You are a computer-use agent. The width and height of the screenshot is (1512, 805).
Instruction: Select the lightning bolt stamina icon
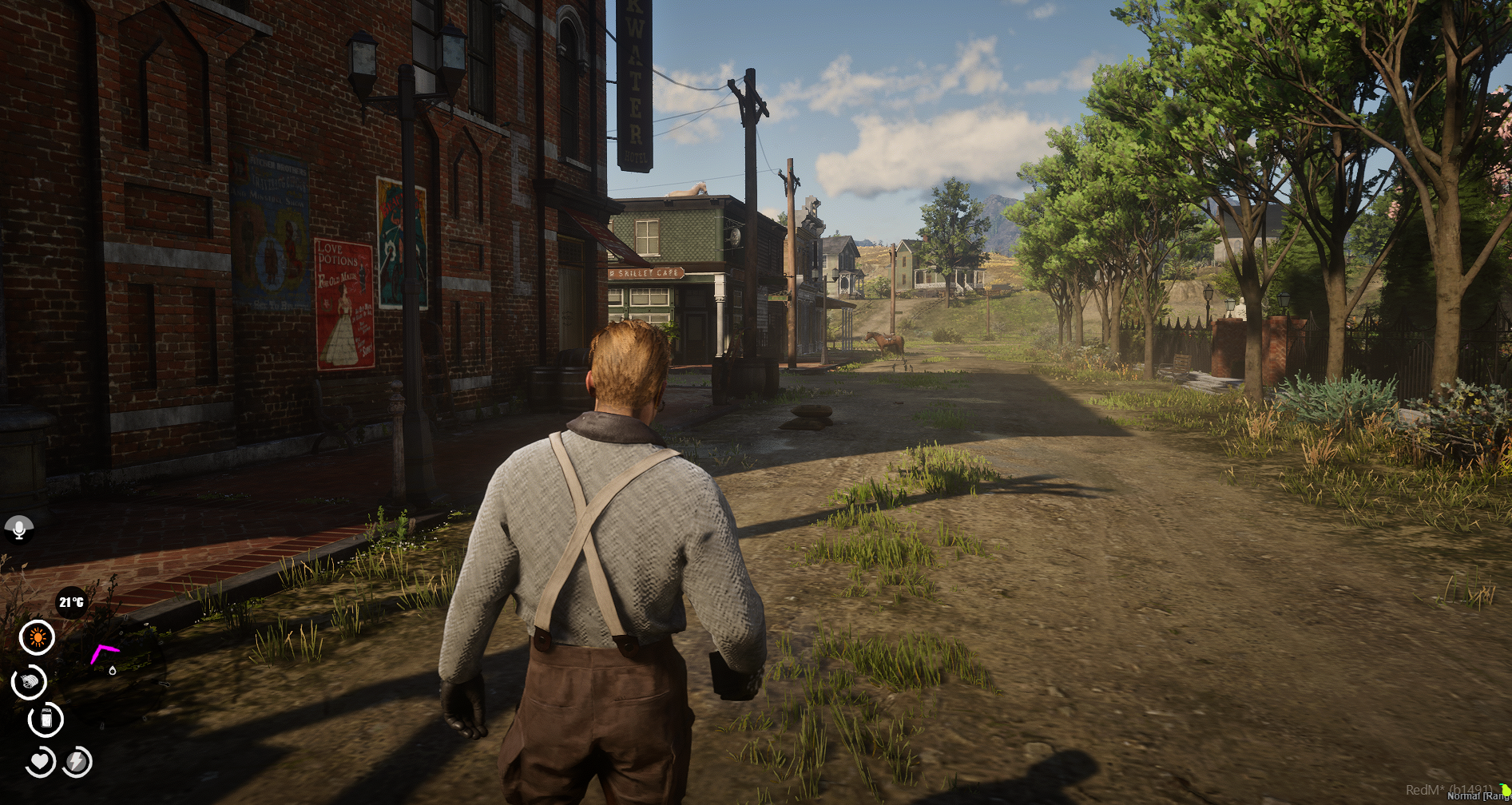[x=77, y=762]
